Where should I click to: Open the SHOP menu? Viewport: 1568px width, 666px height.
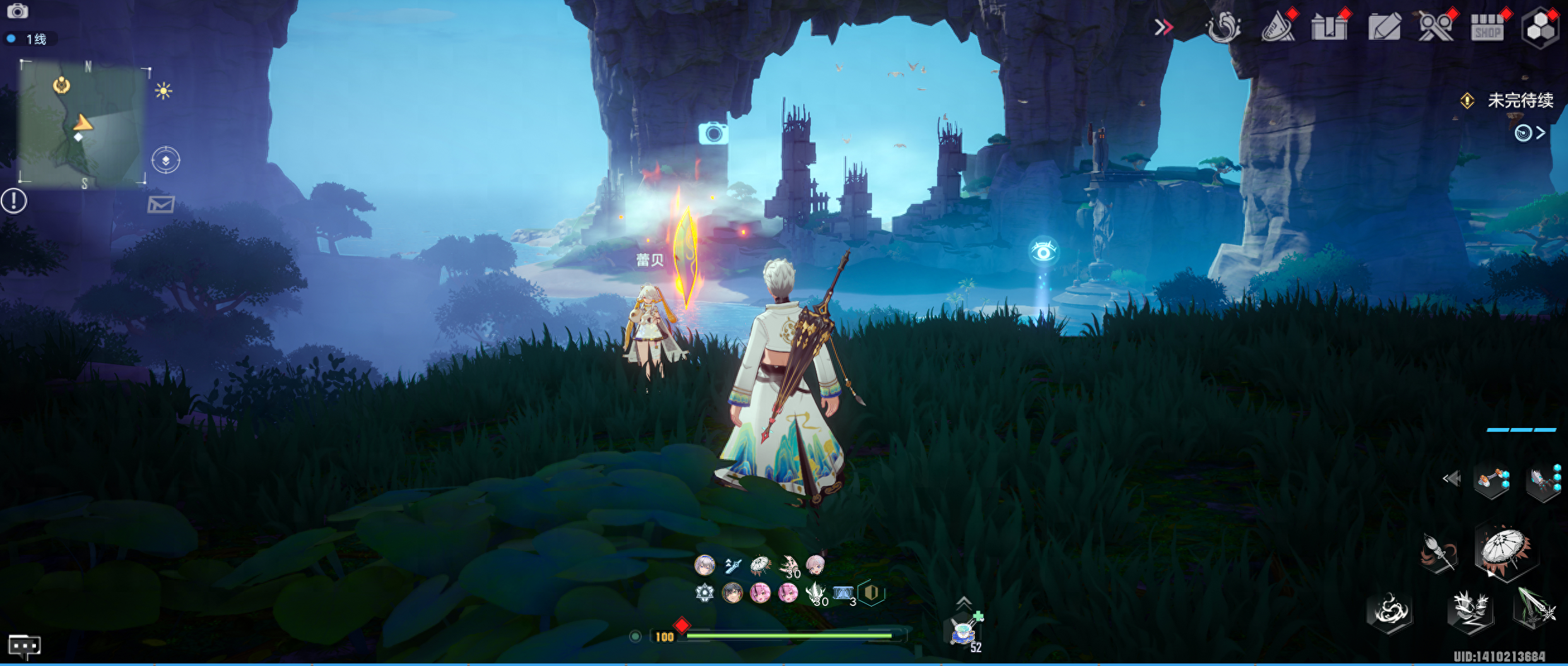[1487, 28]
